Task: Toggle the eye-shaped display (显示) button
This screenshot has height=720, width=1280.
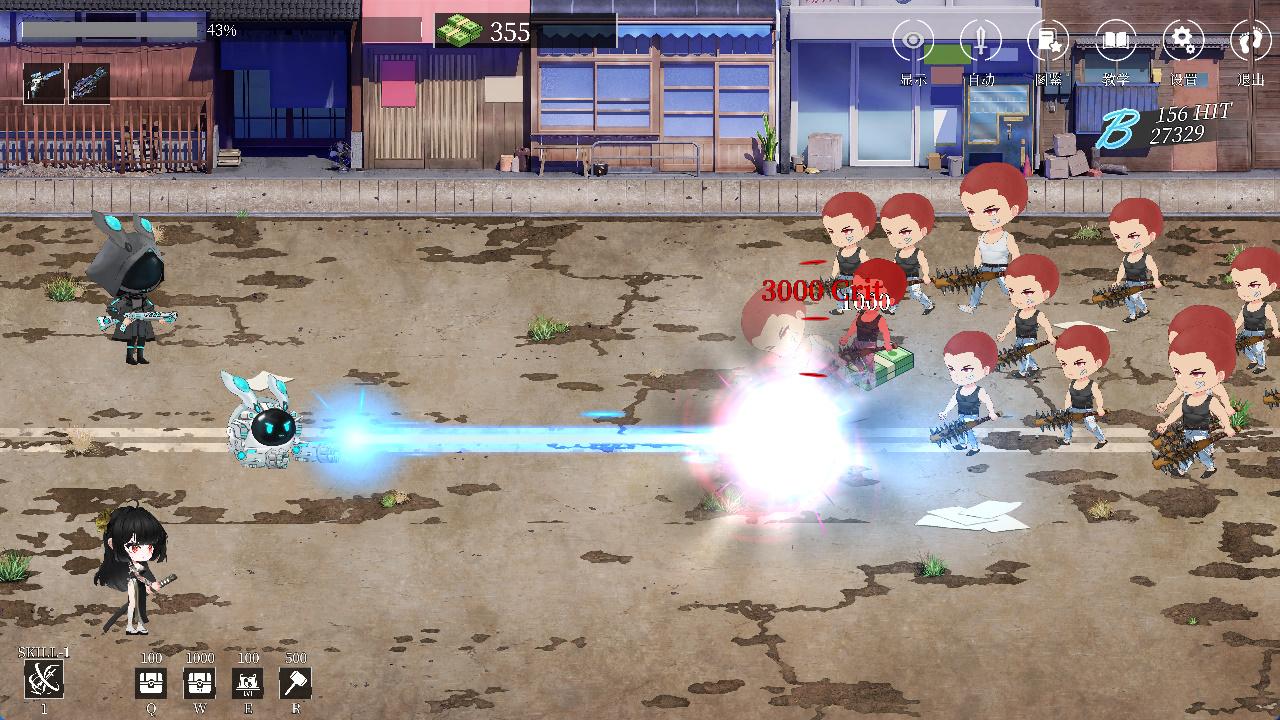Action: [913, 42]
